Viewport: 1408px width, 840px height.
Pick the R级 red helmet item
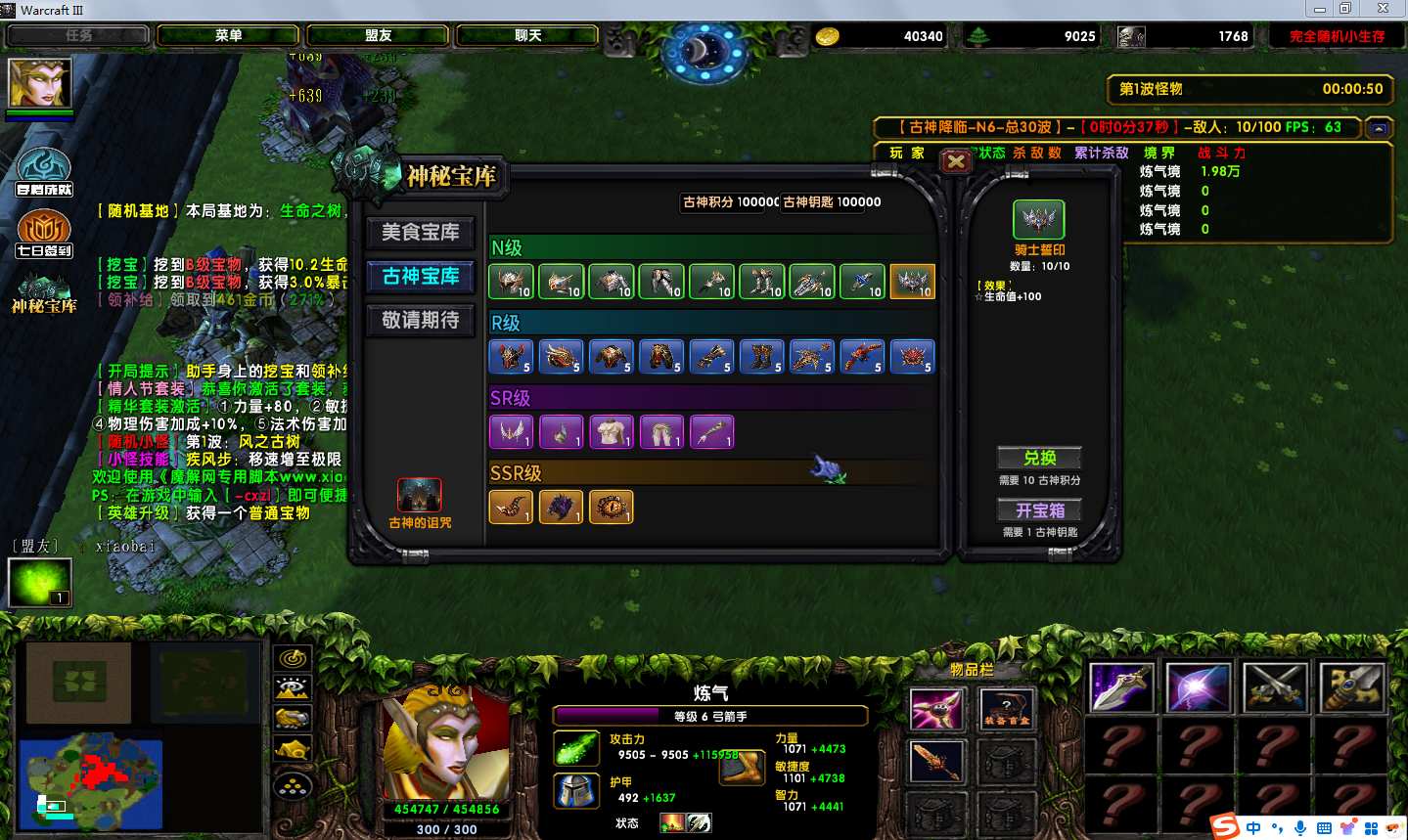click(511, 357)
